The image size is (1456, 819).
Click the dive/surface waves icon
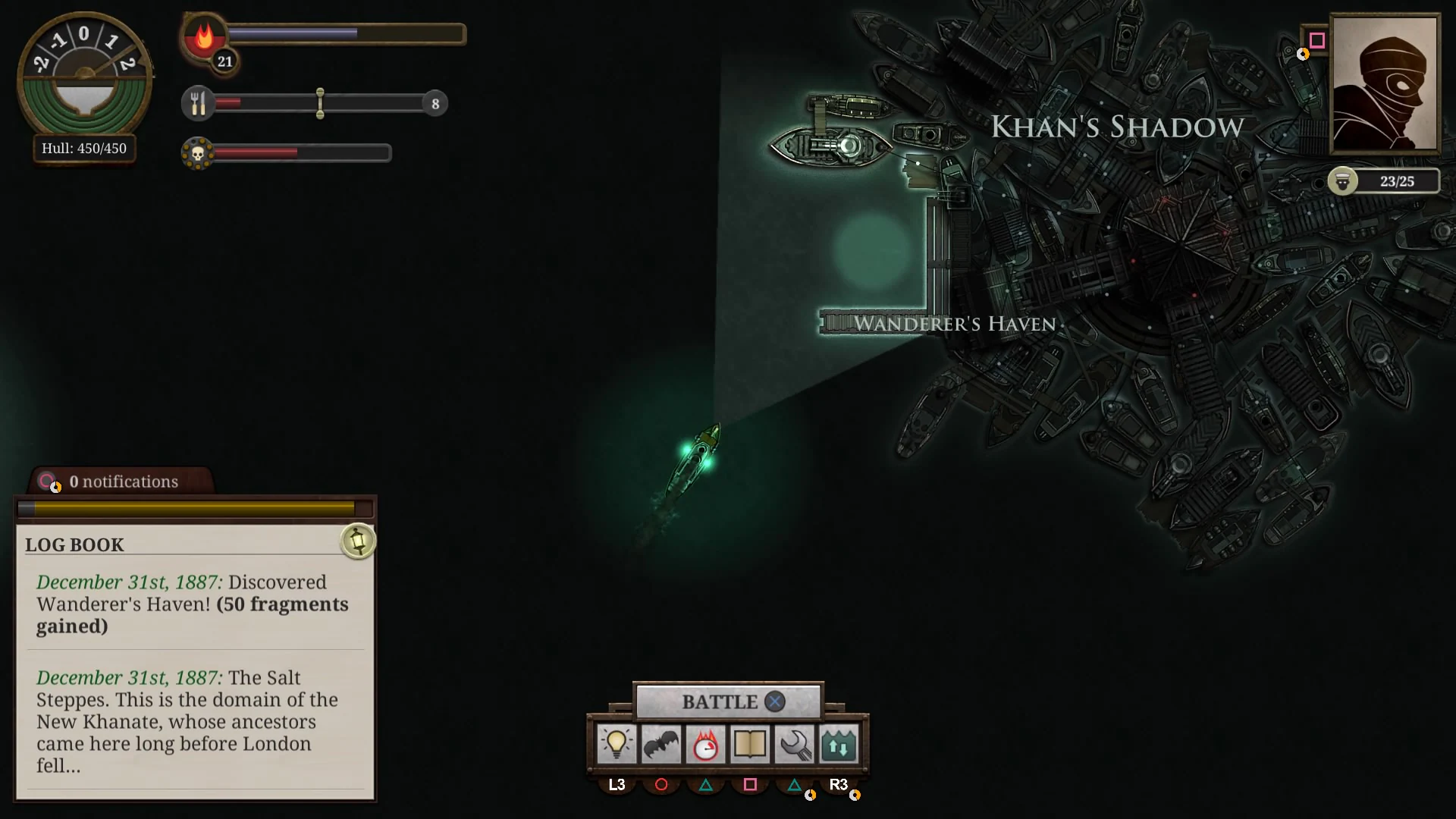840,745
